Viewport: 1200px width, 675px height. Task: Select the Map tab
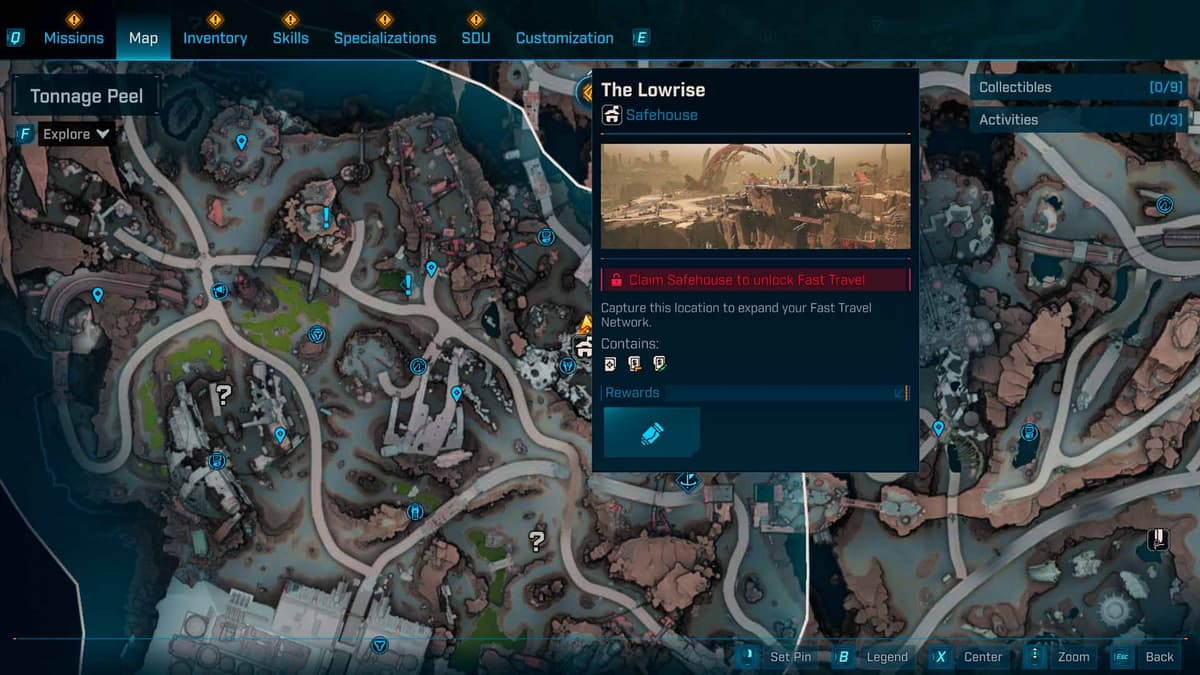pos(143,38)
